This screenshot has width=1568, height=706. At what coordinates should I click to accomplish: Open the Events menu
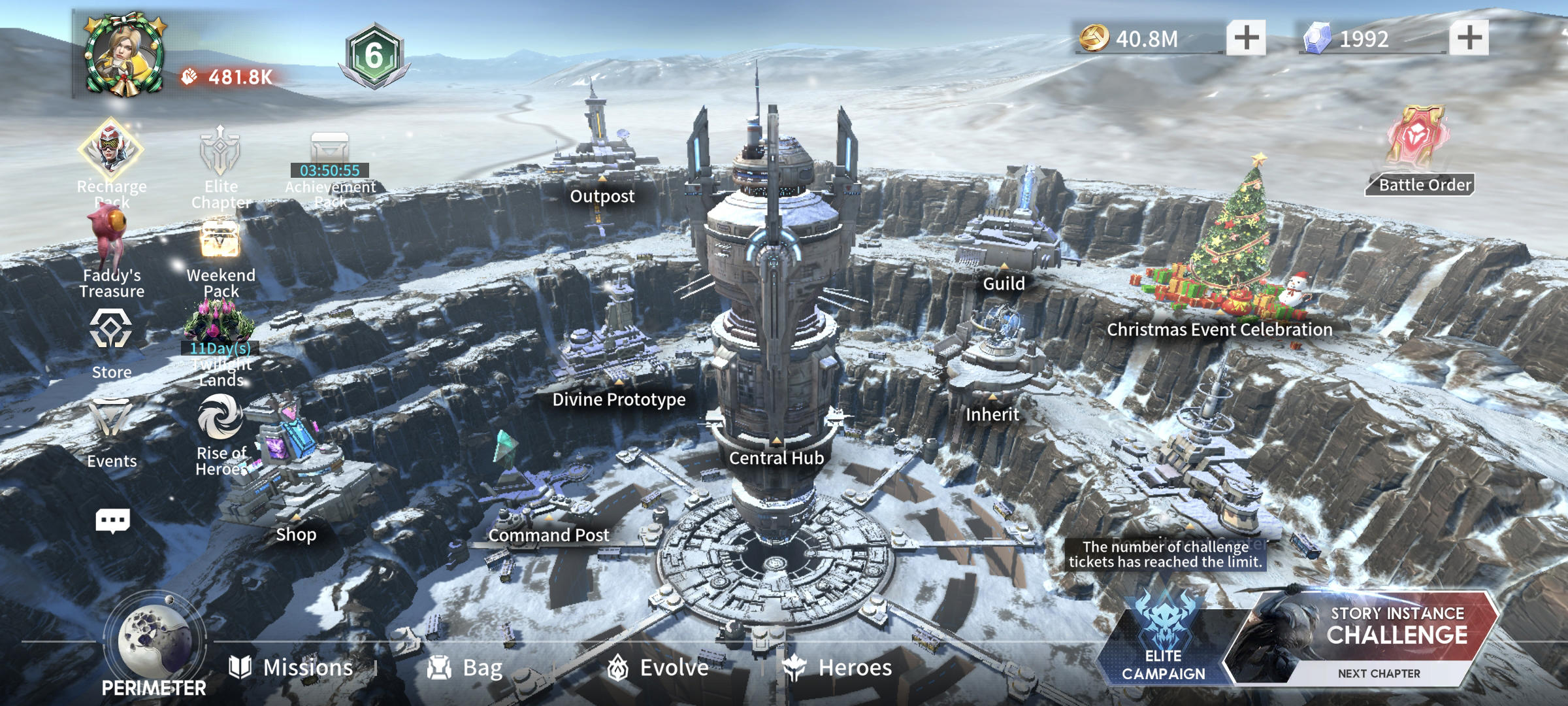[x=111, y=425]
